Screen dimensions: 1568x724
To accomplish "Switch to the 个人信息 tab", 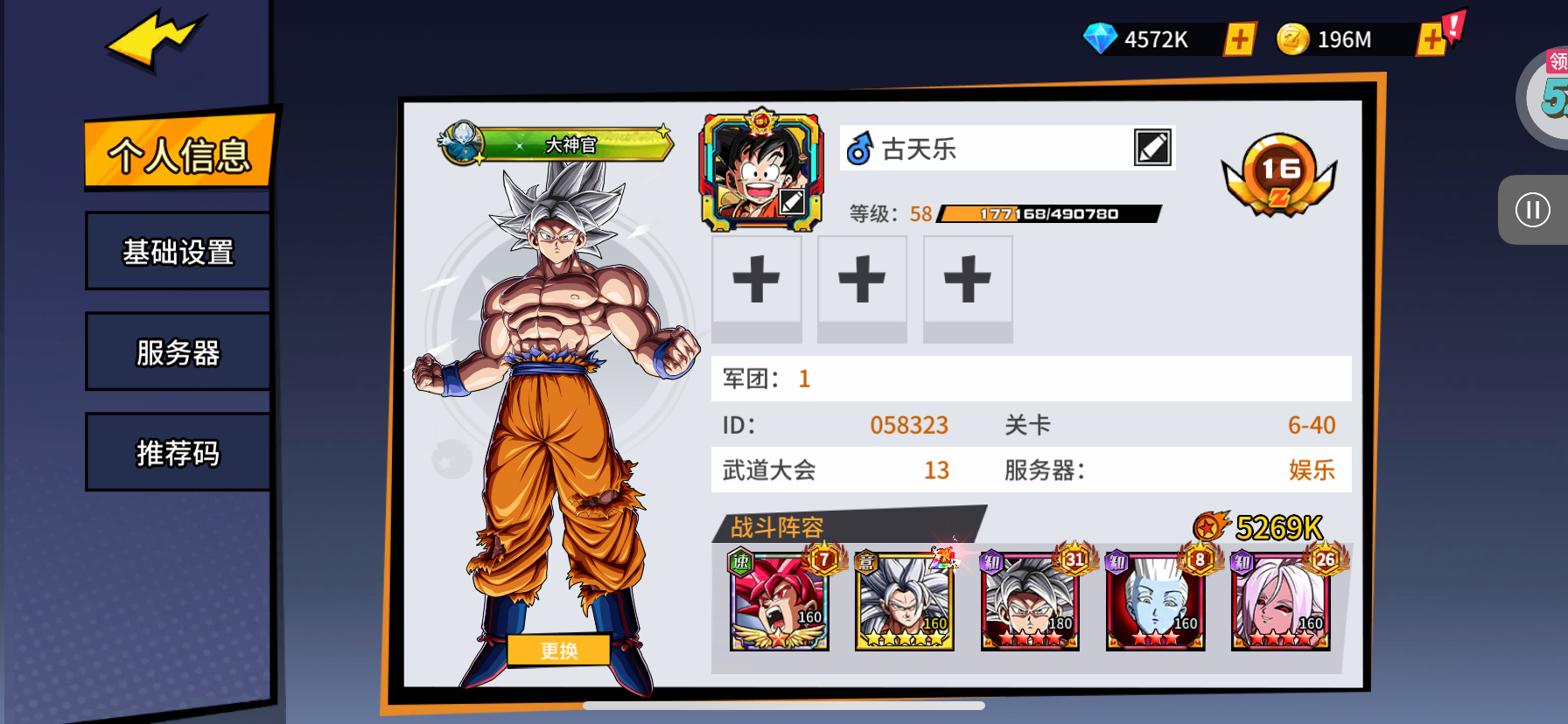I will coord(179,154).
